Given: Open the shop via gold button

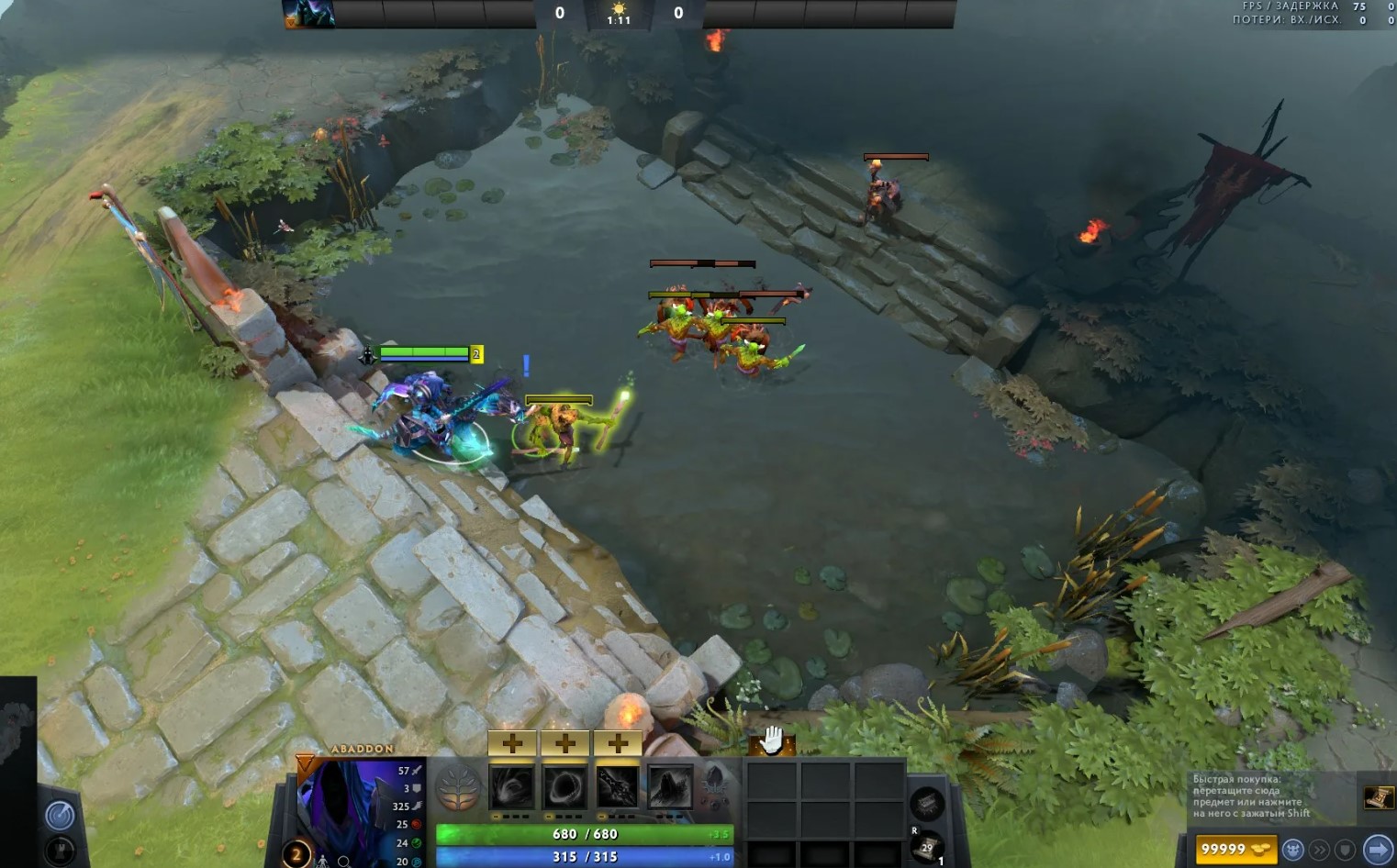Looking at the screenshot, I should [x=1235, y=849].
